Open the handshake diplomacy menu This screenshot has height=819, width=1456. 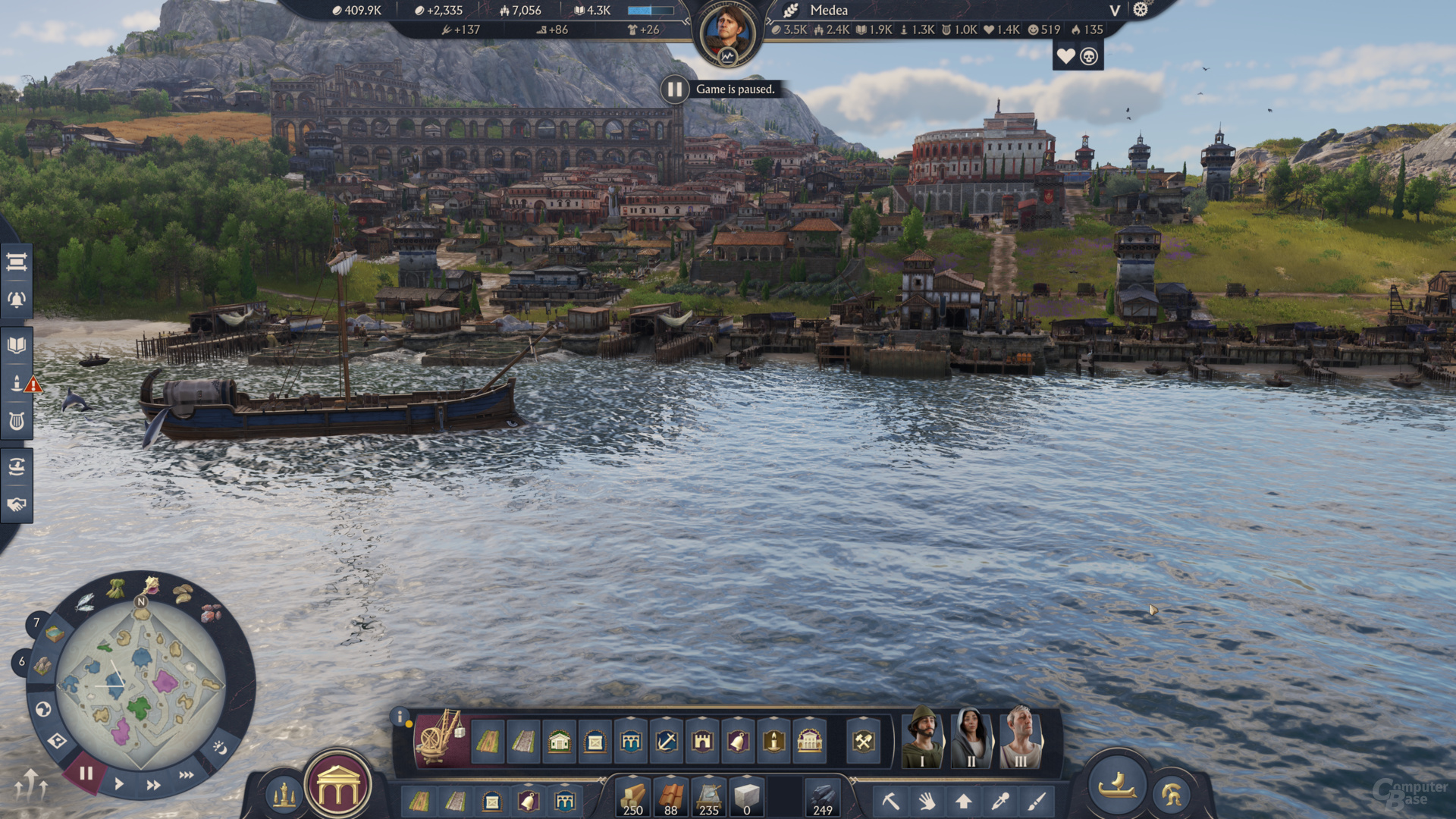[17, 504]
